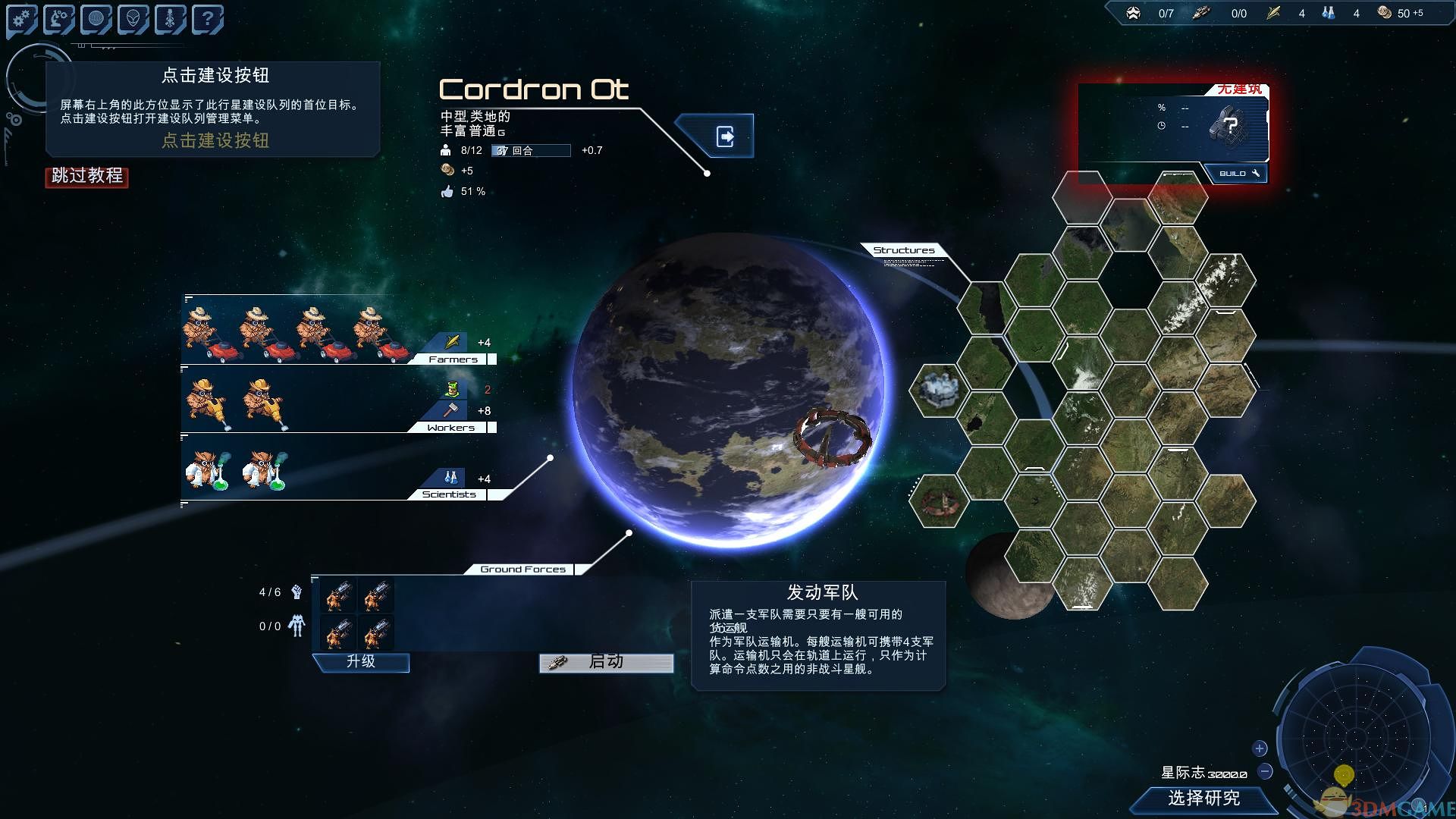Image resolution: width=1456 pixels, height=819 pixels.
Task: Launch the army with 启动
Action: pos(606,663)
